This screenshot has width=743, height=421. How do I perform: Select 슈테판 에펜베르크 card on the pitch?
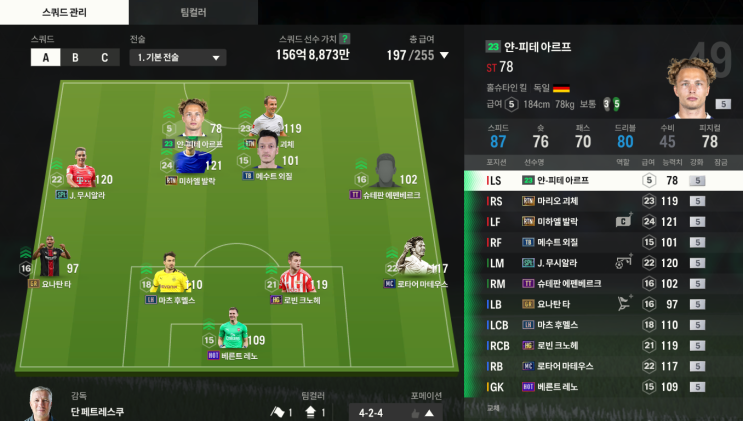(x=386, y=174)
